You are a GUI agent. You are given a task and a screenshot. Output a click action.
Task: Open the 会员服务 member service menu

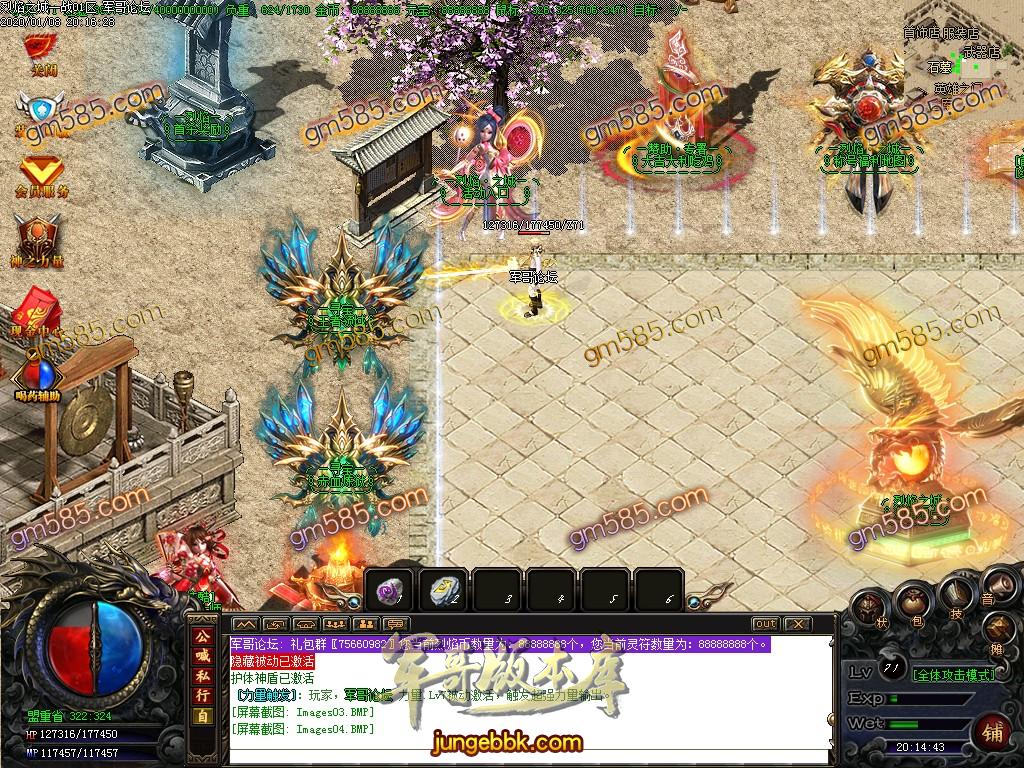point(42,174)
